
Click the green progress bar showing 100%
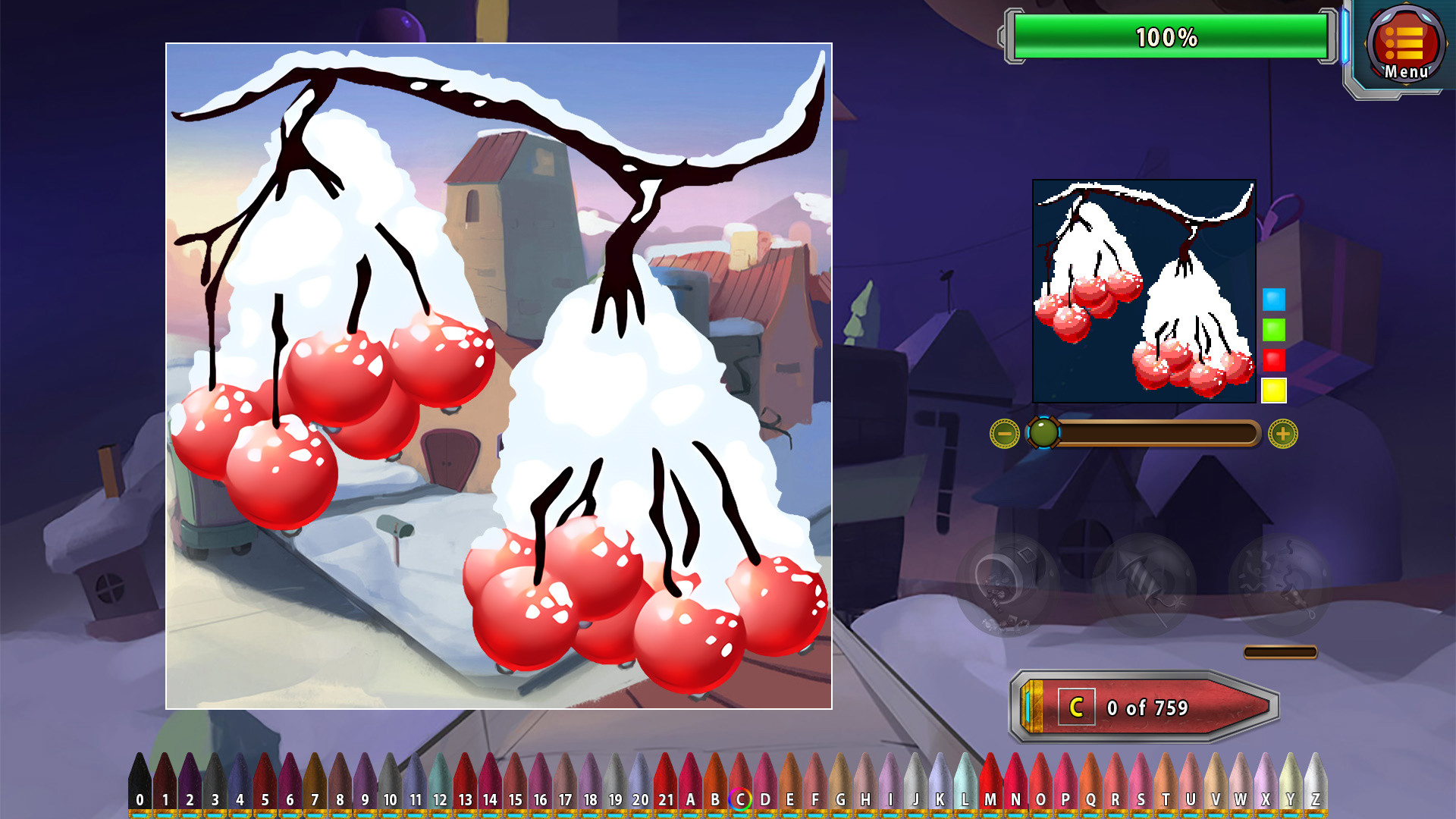pos(1168,33)
